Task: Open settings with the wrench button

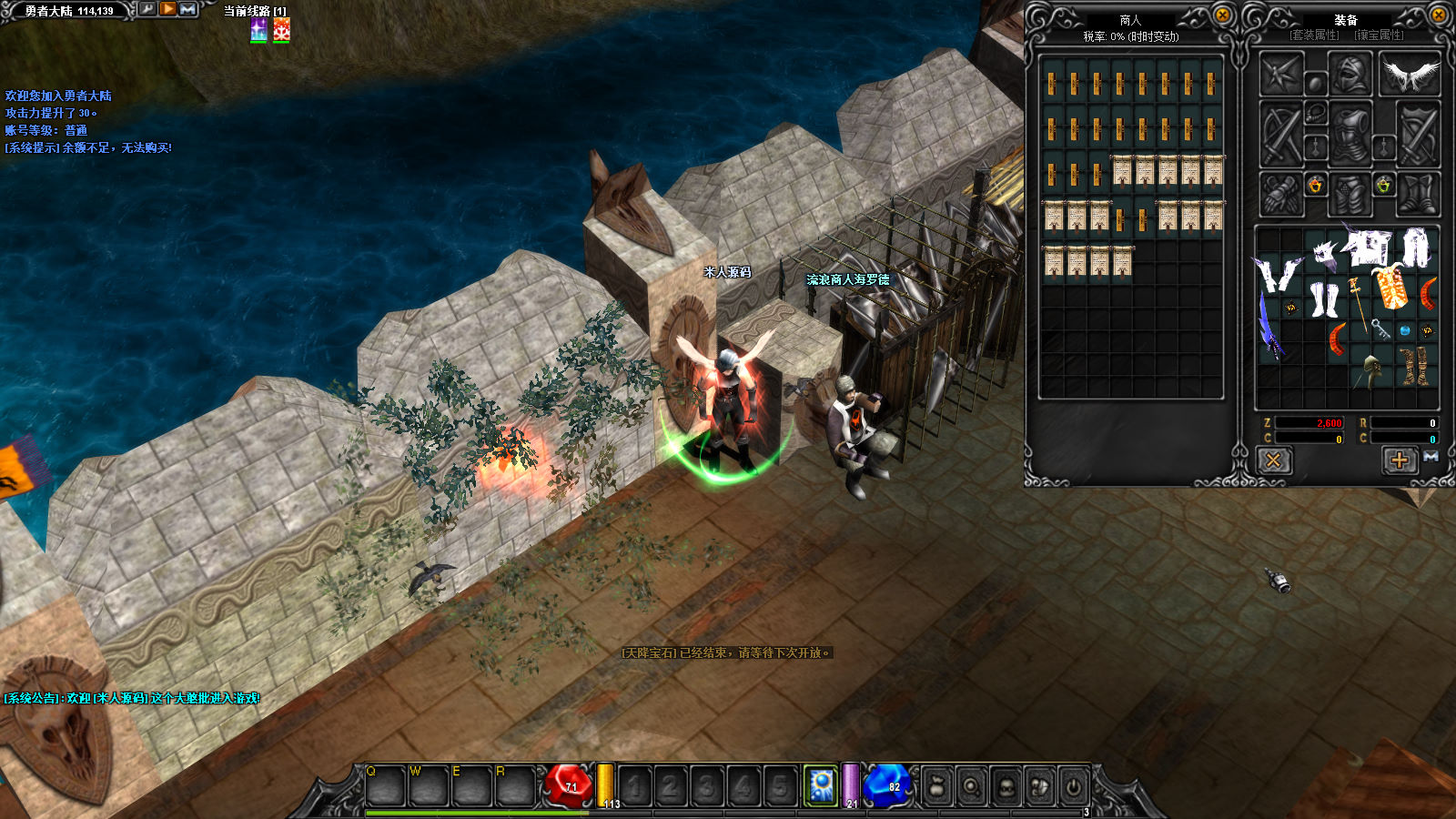Action: pos(147,9)
